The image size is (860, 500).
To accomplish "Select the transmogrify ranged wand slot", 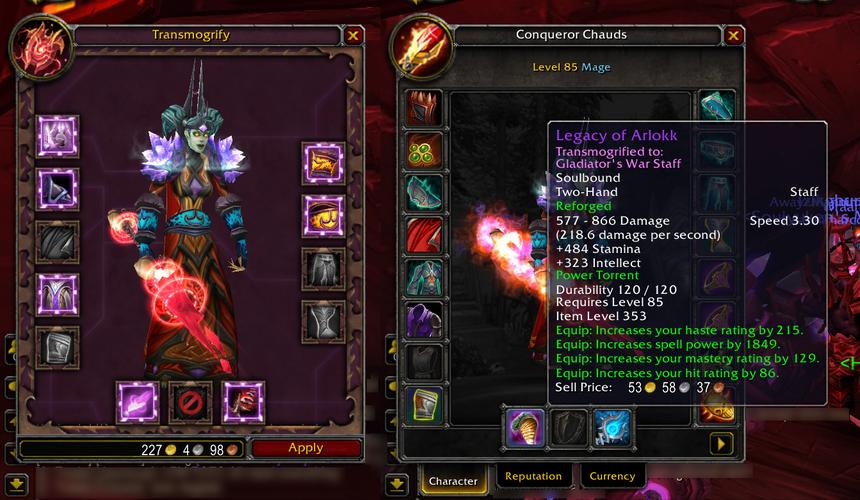I will pos(243,402).
